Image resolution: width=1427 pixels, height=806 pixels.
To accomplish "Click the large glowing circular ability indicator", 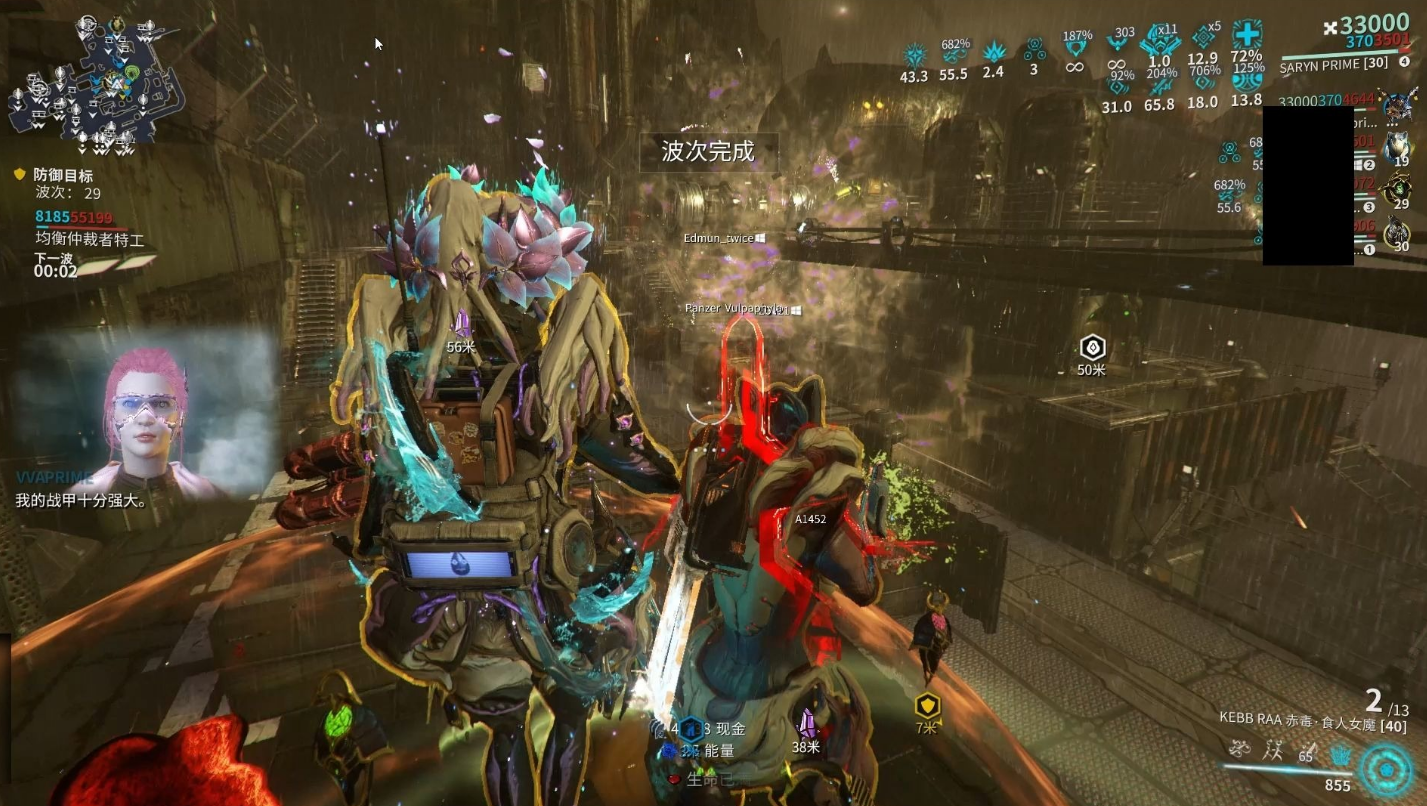I will pyautogui.click(x=1385, y=768).
